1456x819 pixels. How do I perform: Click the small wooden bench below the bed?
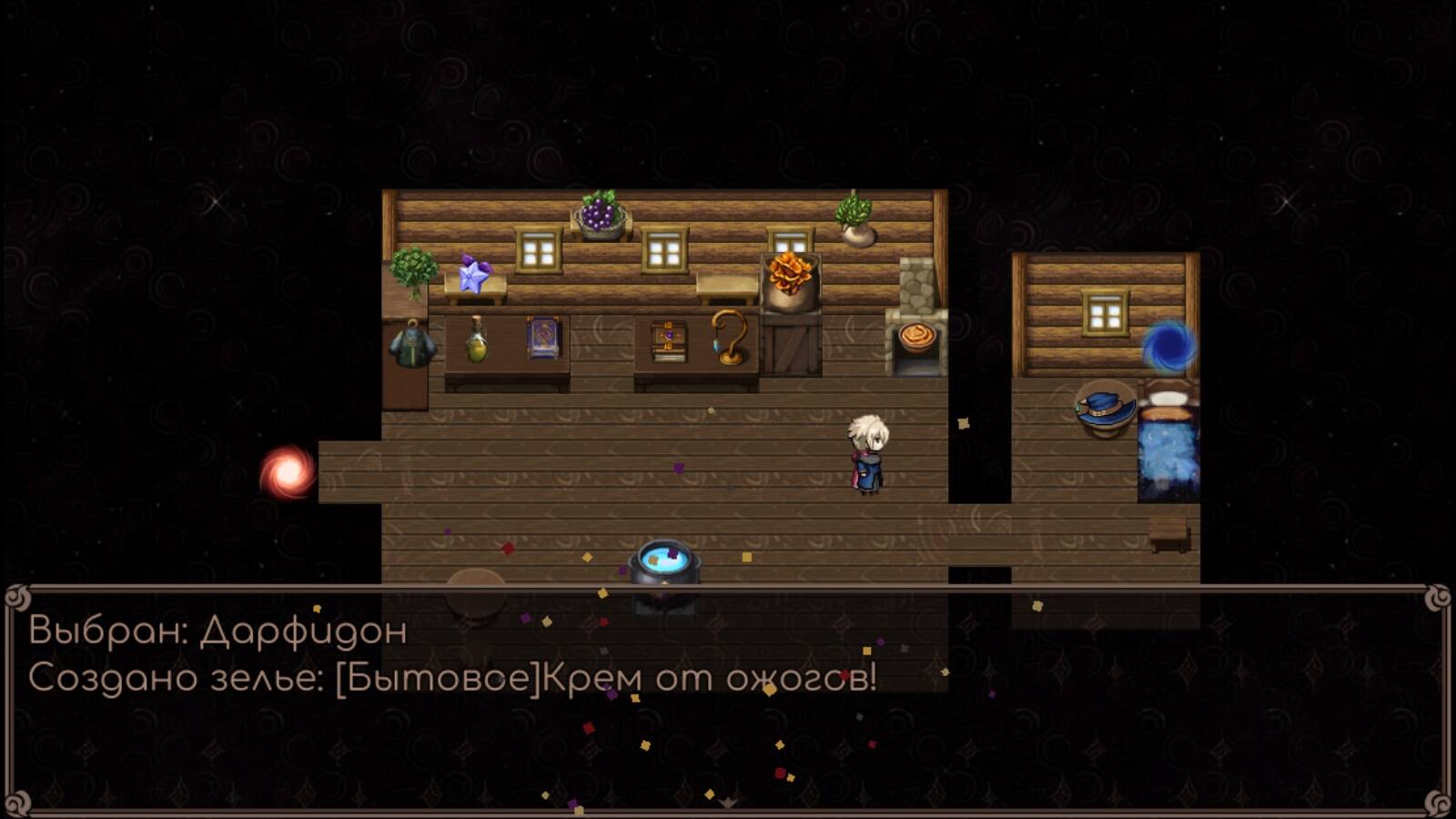pos(1171,539)
